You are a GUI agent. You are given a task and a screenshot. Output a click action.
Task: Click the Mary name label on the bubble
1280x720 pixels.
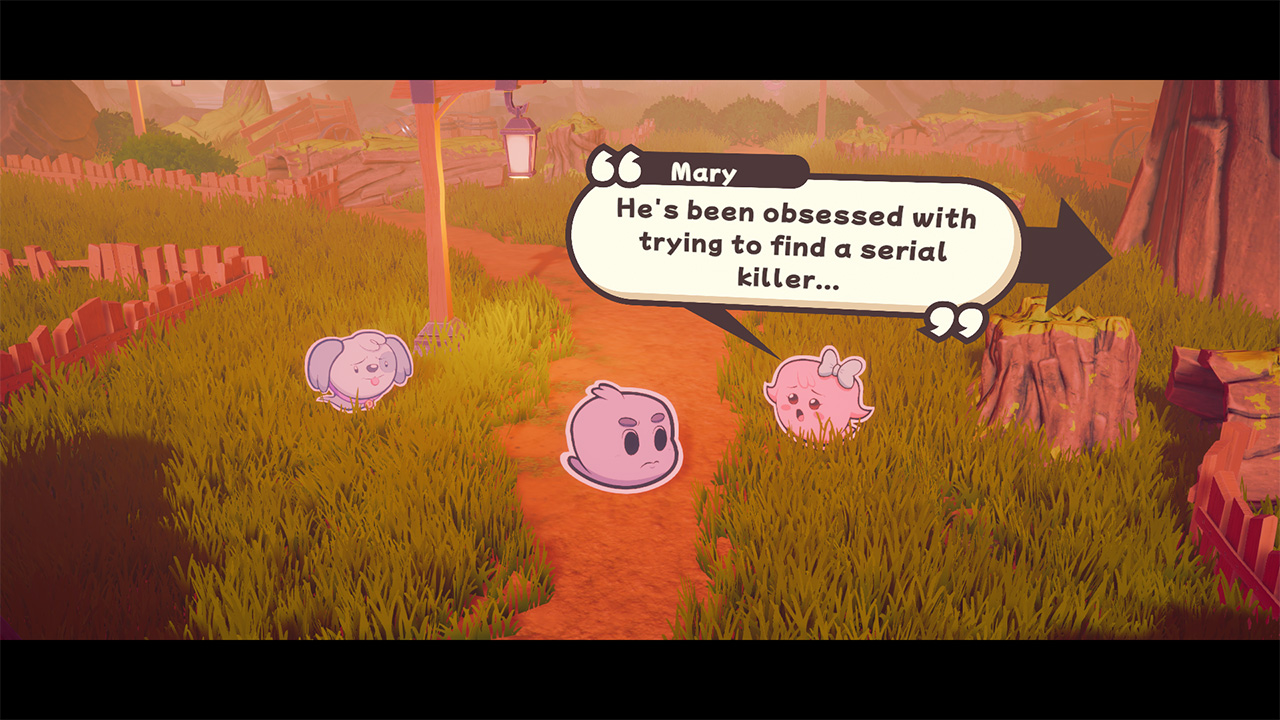coord(707,172)
